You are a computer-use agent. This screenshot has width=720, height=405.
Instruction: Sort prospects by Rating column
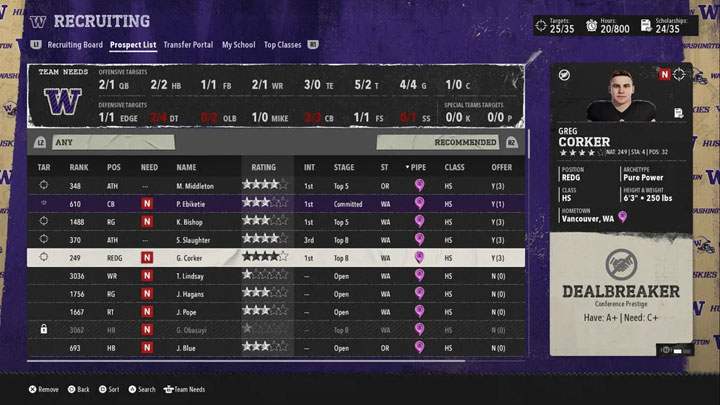264,167
